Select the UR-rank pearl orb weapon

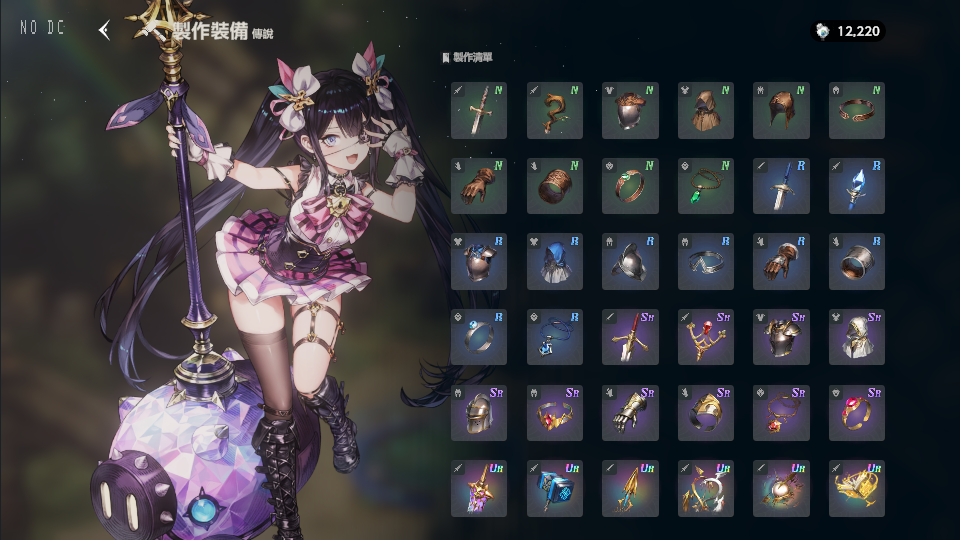click(781, 488)
